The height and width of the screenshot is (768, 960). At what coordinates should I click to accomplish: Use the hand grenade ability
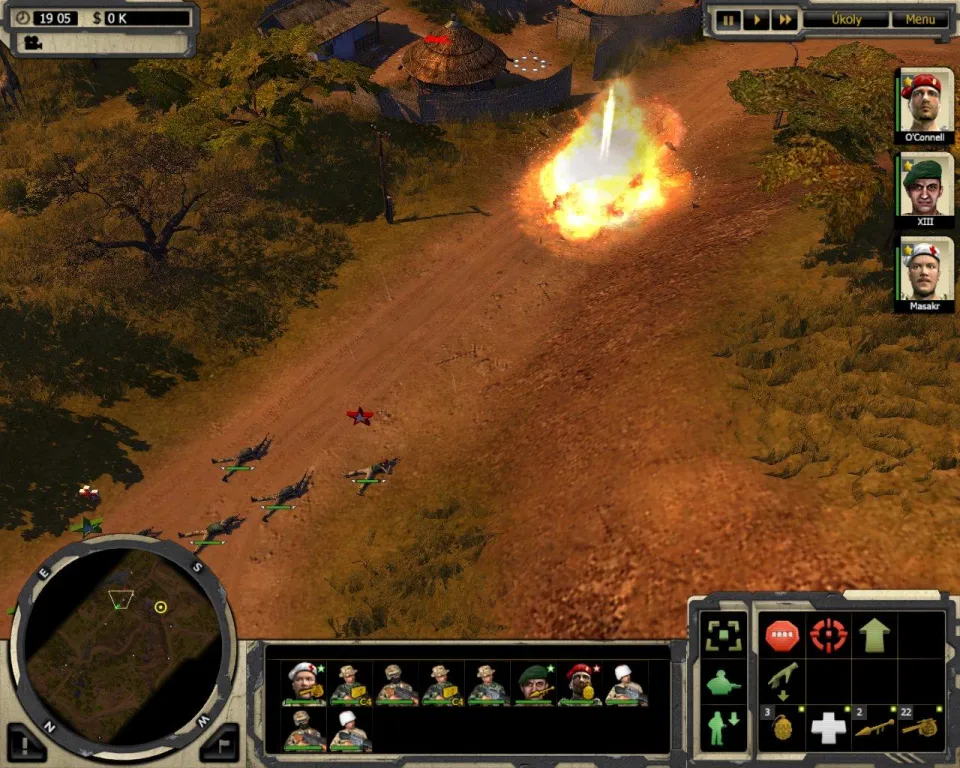click(781, 728)
